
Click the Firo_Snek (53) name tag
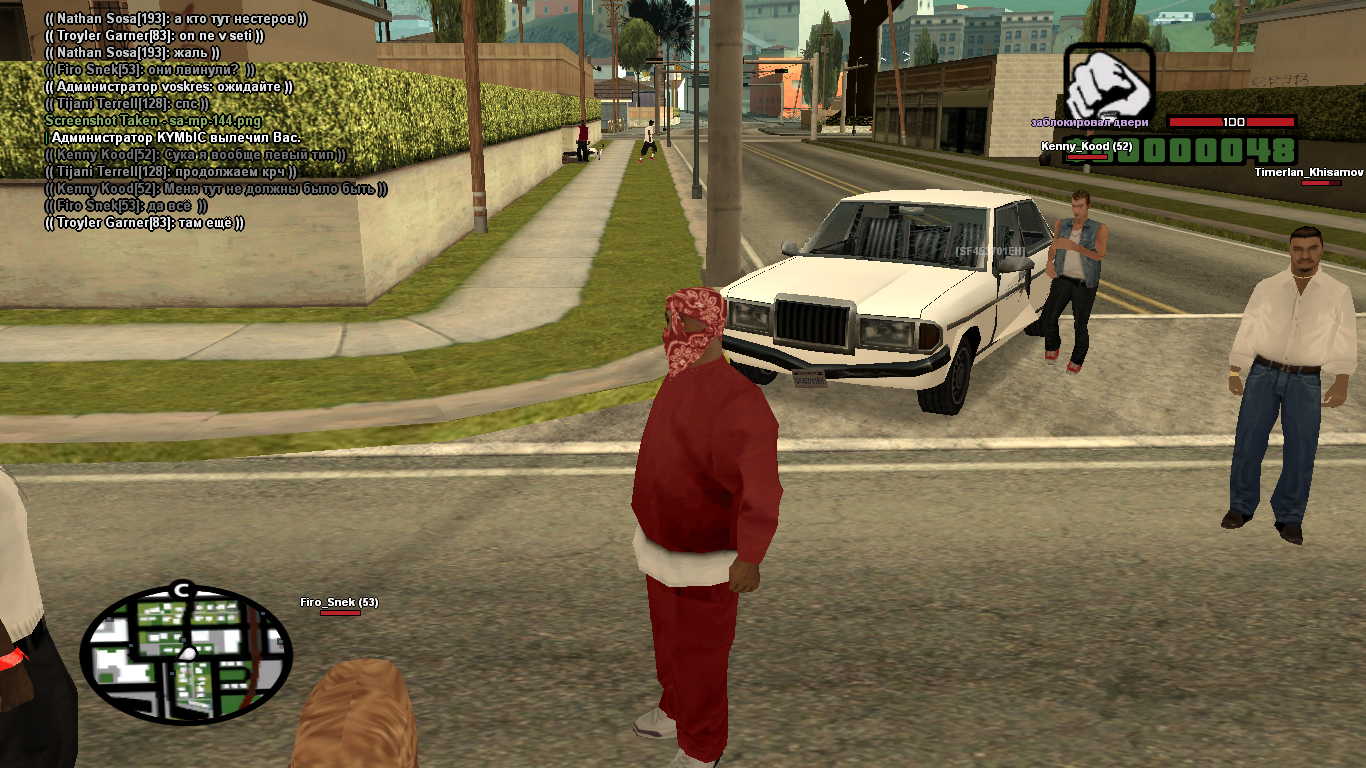click(339, 602)
